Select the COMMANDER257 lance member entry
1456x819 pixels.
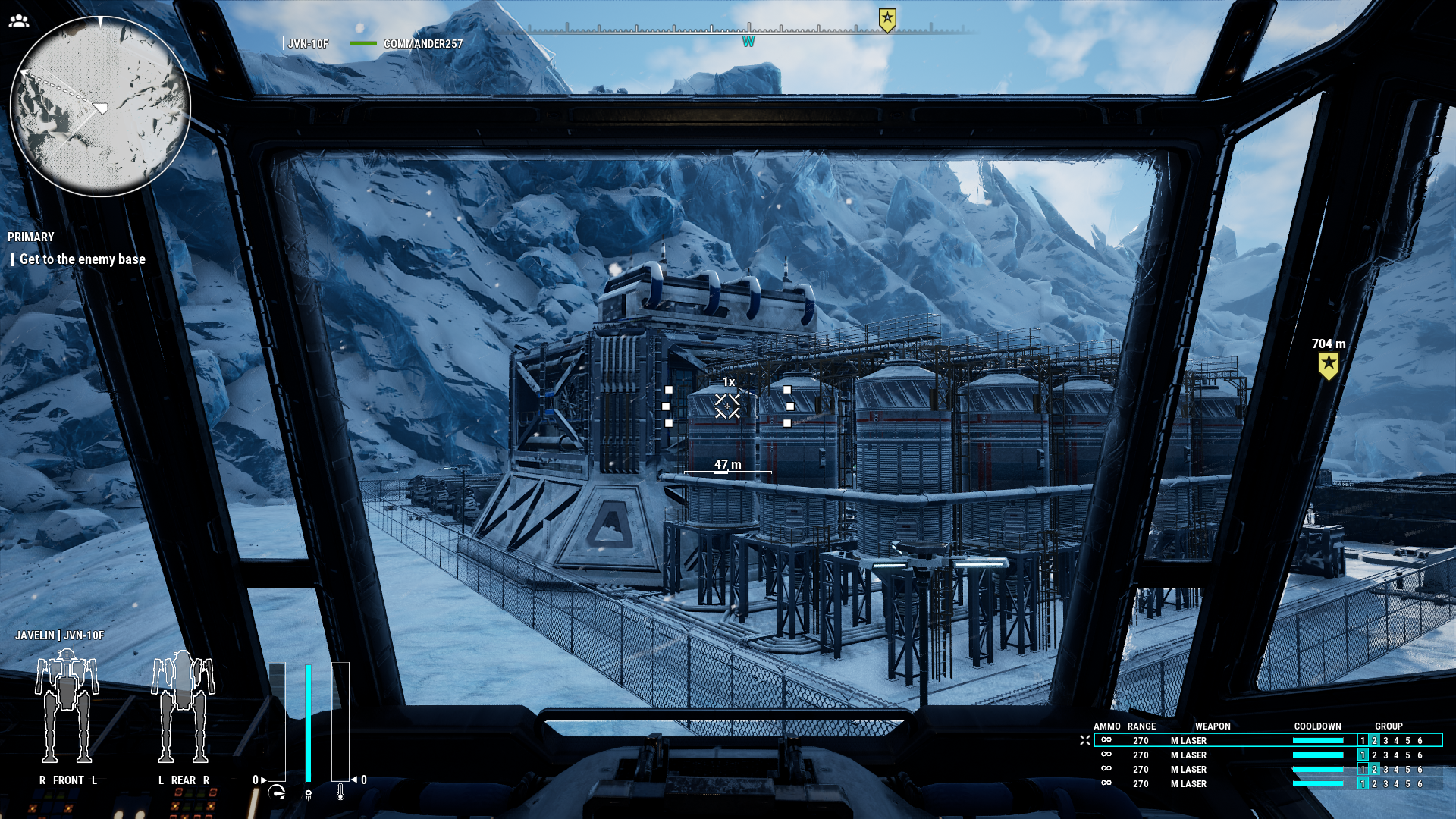pos(422,44)
